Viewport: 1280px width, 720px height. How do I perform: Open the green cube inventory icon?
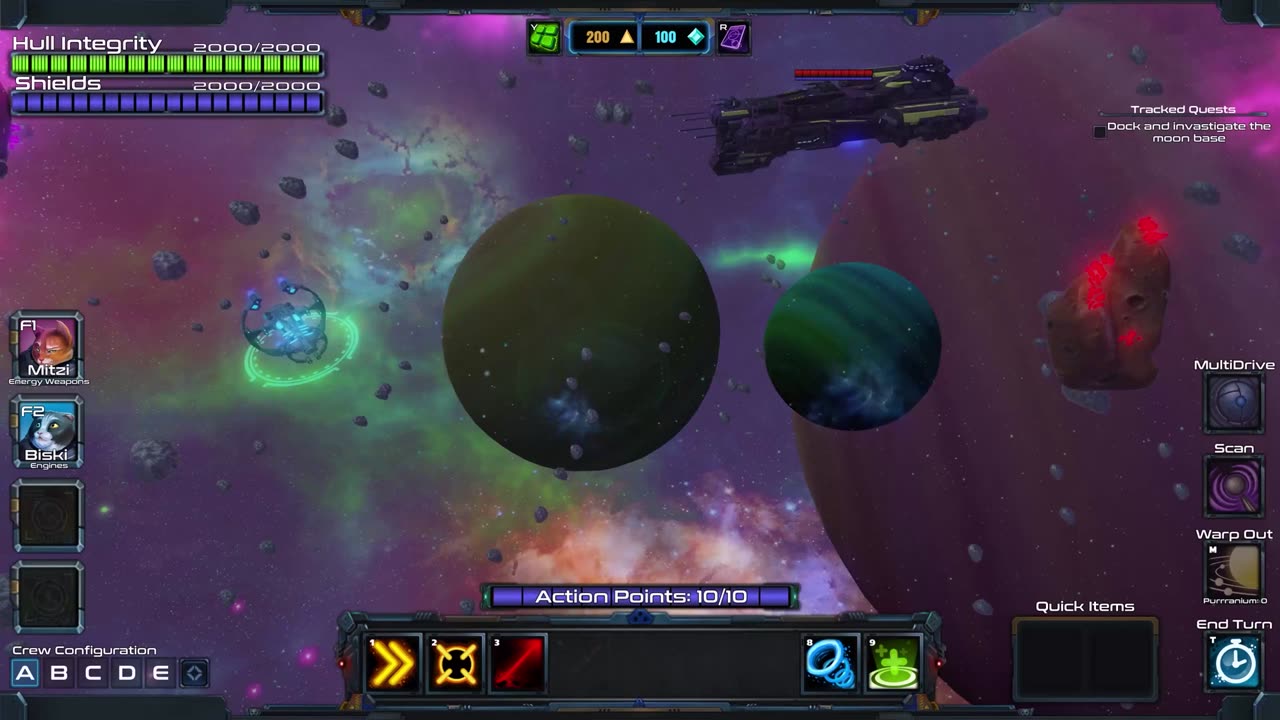pyautogui.click(x=545, y=38)
